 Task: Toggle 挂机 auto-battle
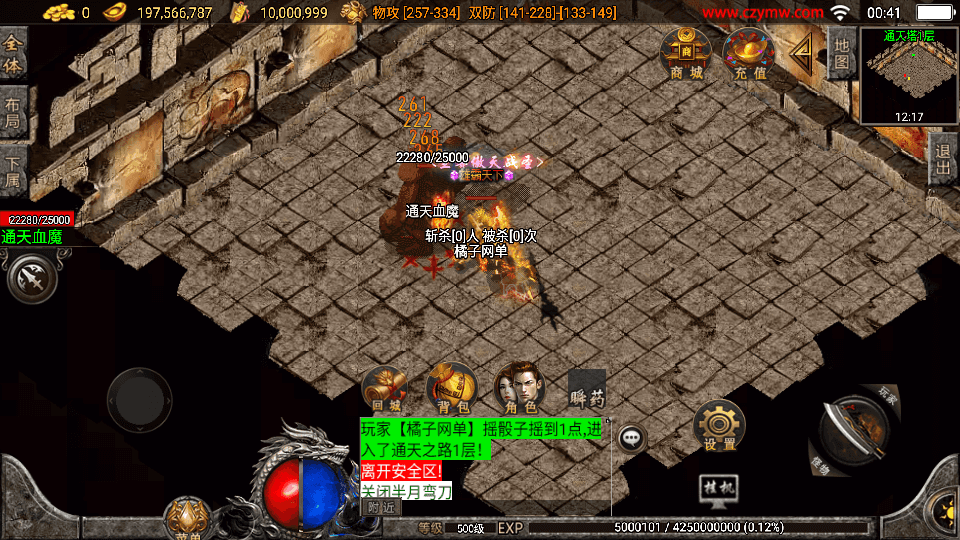click(x=719, y=487)
